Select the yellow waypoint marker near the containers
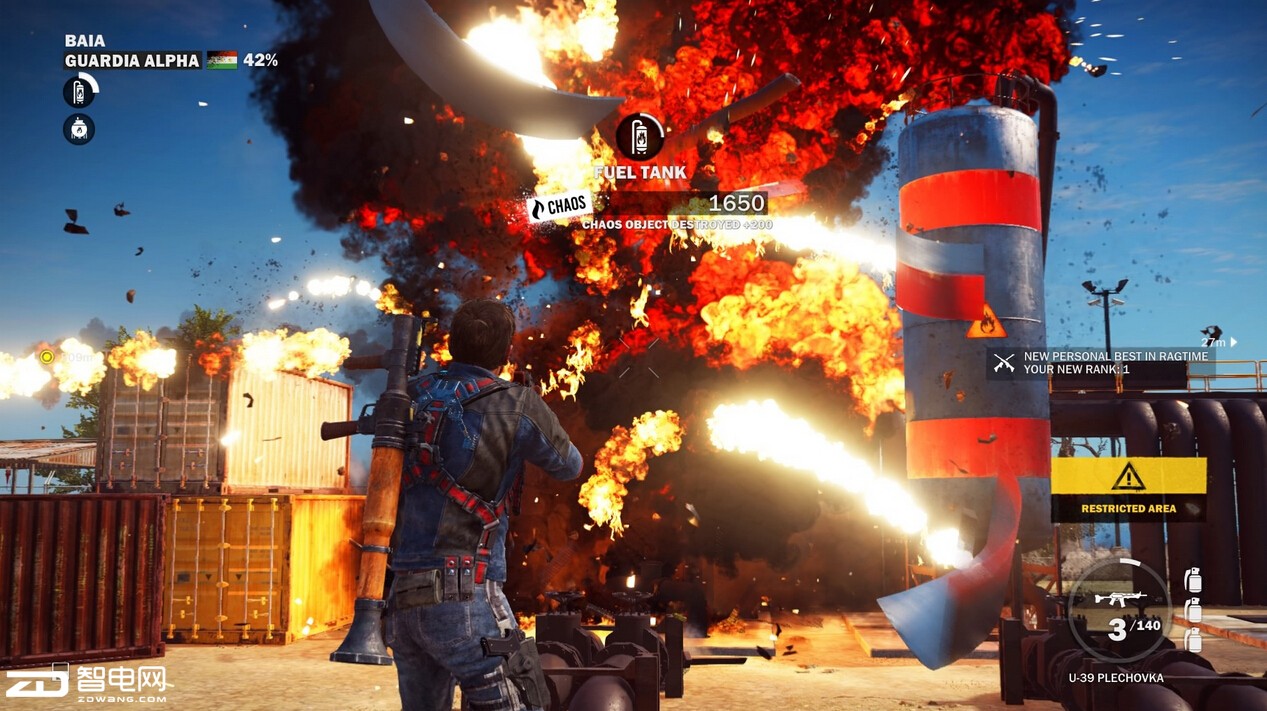Screen dimensions: 1267x711 tap(46, 356)
